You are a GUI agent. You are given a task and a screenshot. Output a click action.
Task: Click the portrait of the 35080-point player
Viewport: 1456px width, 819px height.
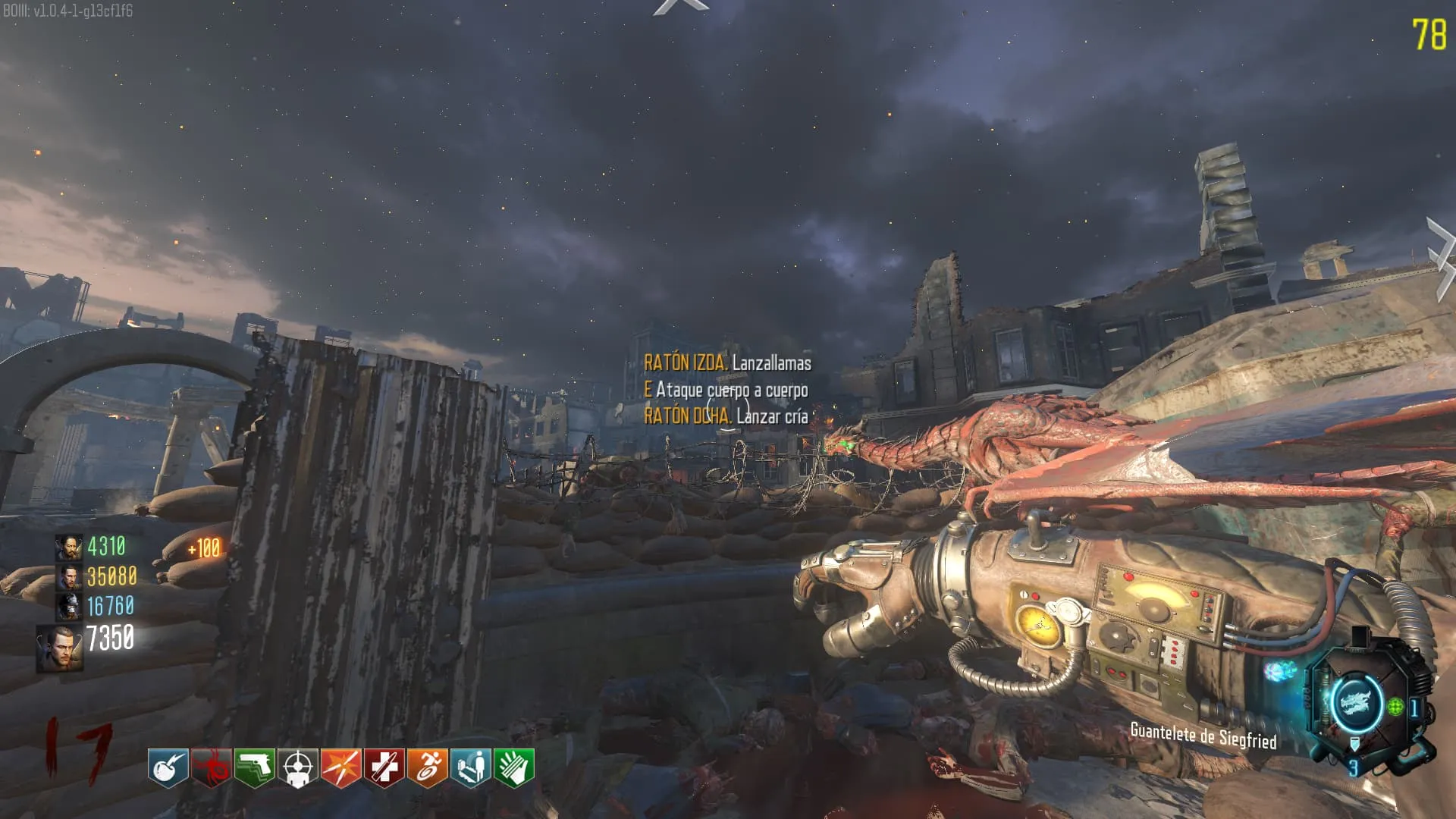[x=69, y=577]
